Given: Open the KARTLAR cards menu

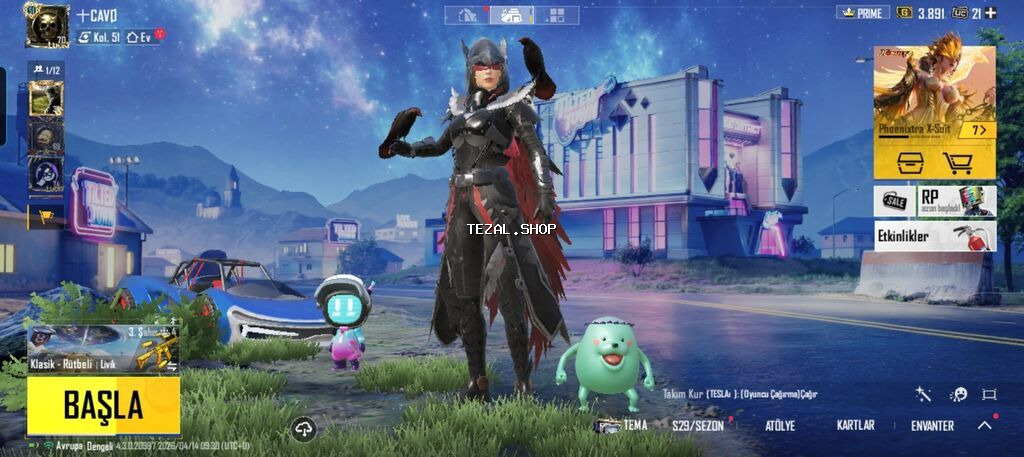Looking at the screenshot, I should tap(855, 425).
